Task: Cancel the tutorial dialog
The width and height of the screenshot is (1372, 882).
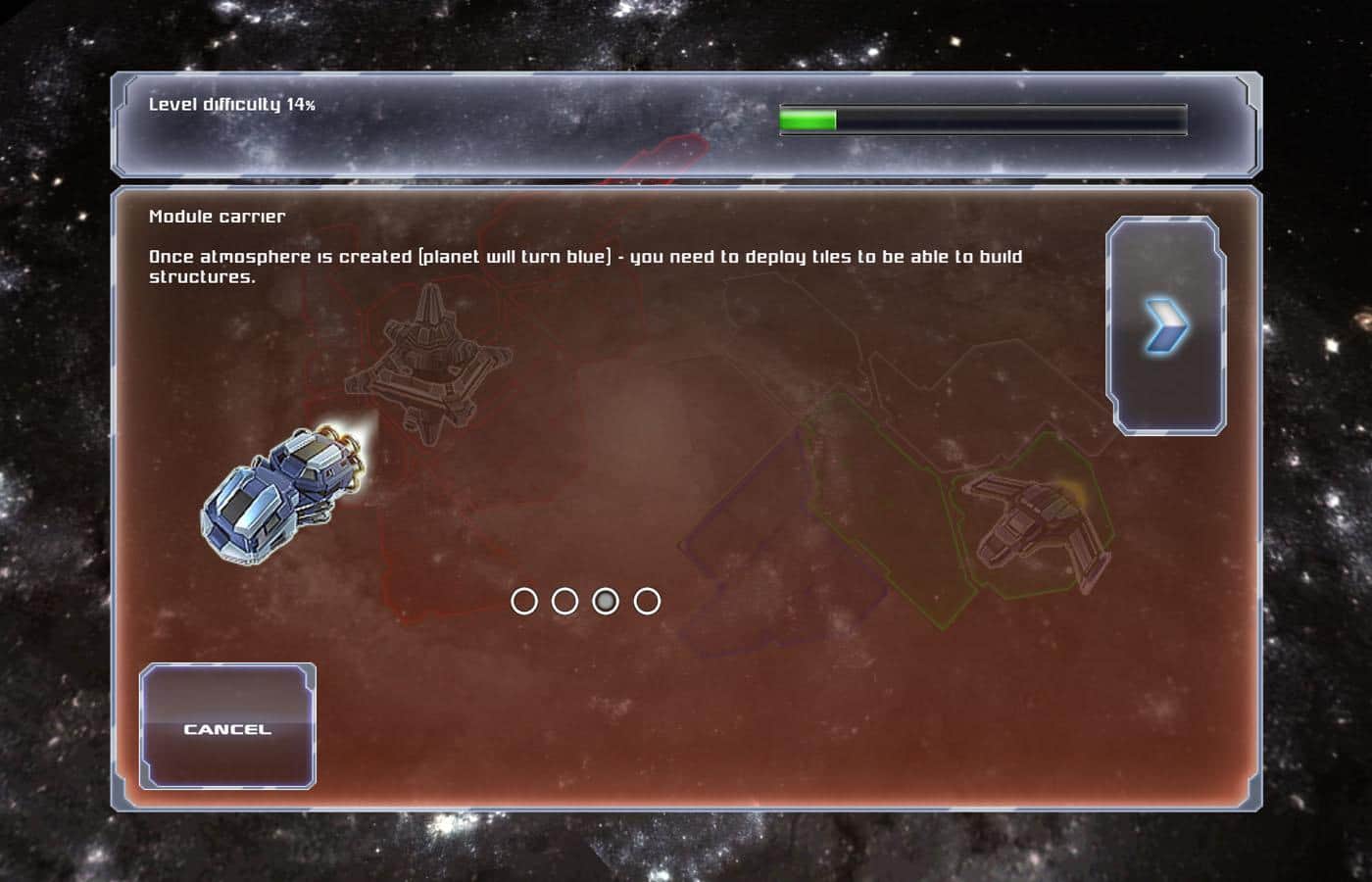Action: pyautogui.click(x=227, y=727)
